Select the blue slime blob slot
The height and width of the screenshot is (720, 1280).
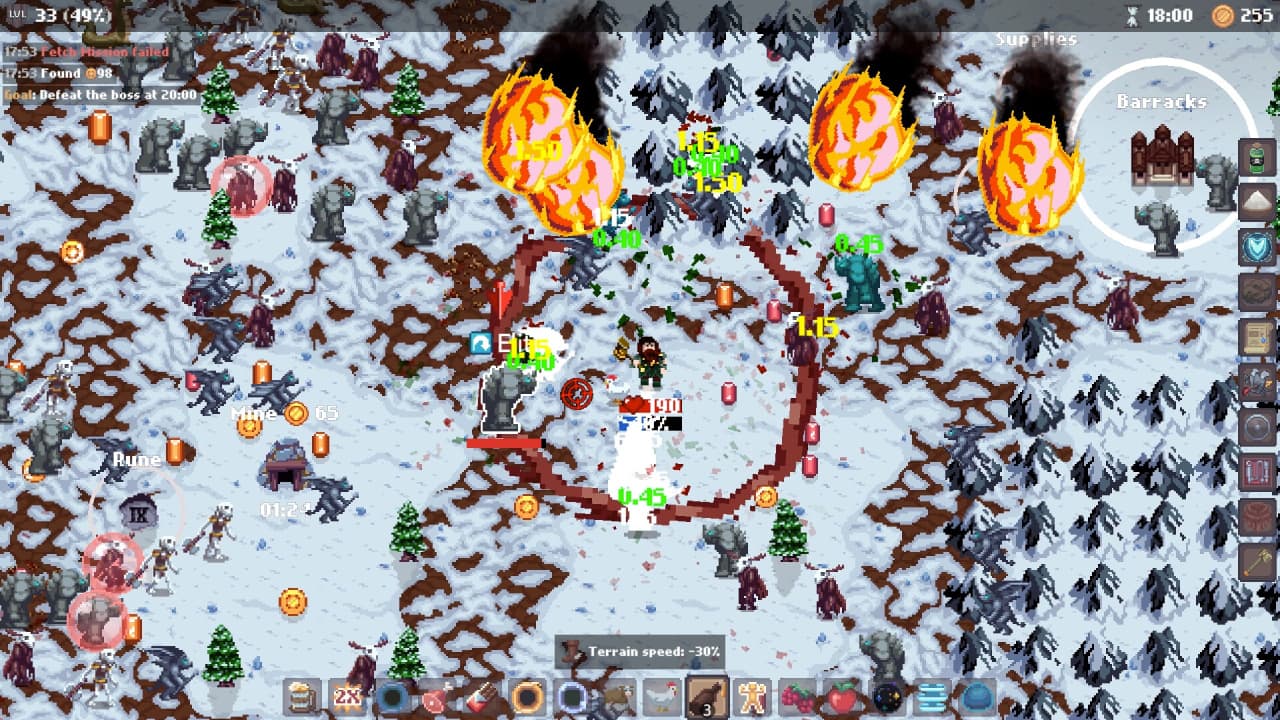(x=977, y=697)
